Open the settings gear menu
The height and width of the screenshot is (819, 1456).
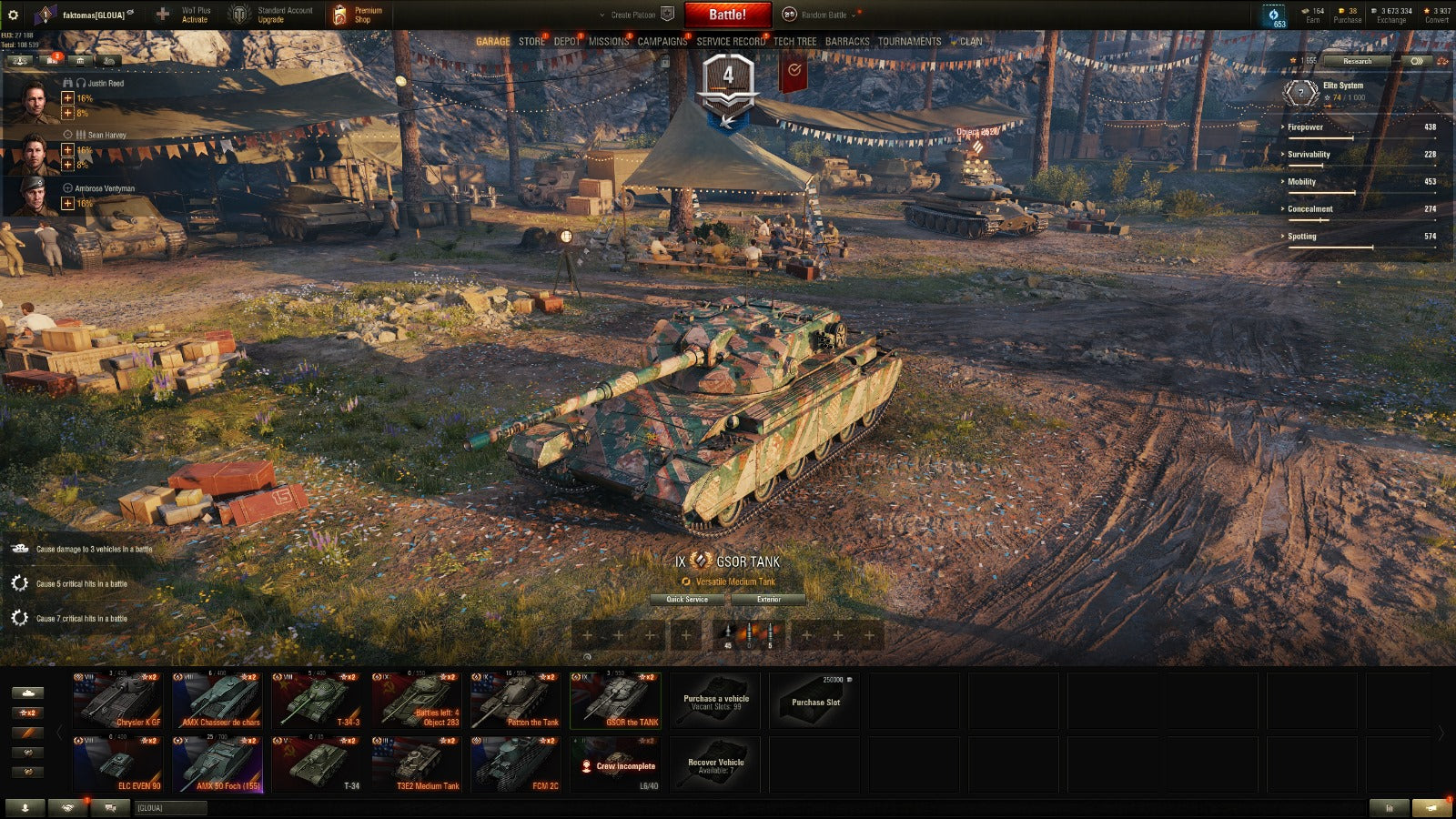[13, 15]
